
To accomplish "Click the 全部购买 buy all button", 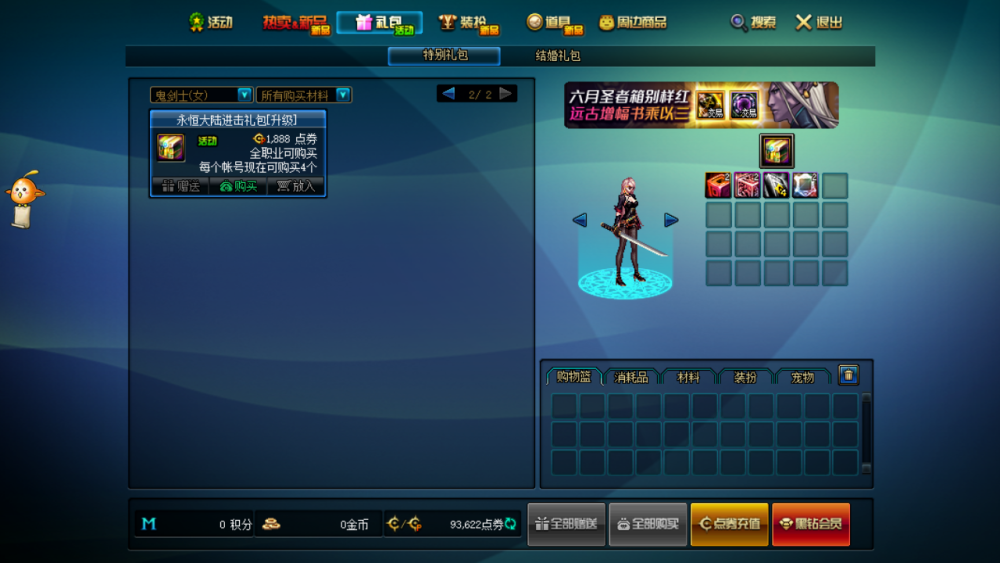I will tap(648, 524).
